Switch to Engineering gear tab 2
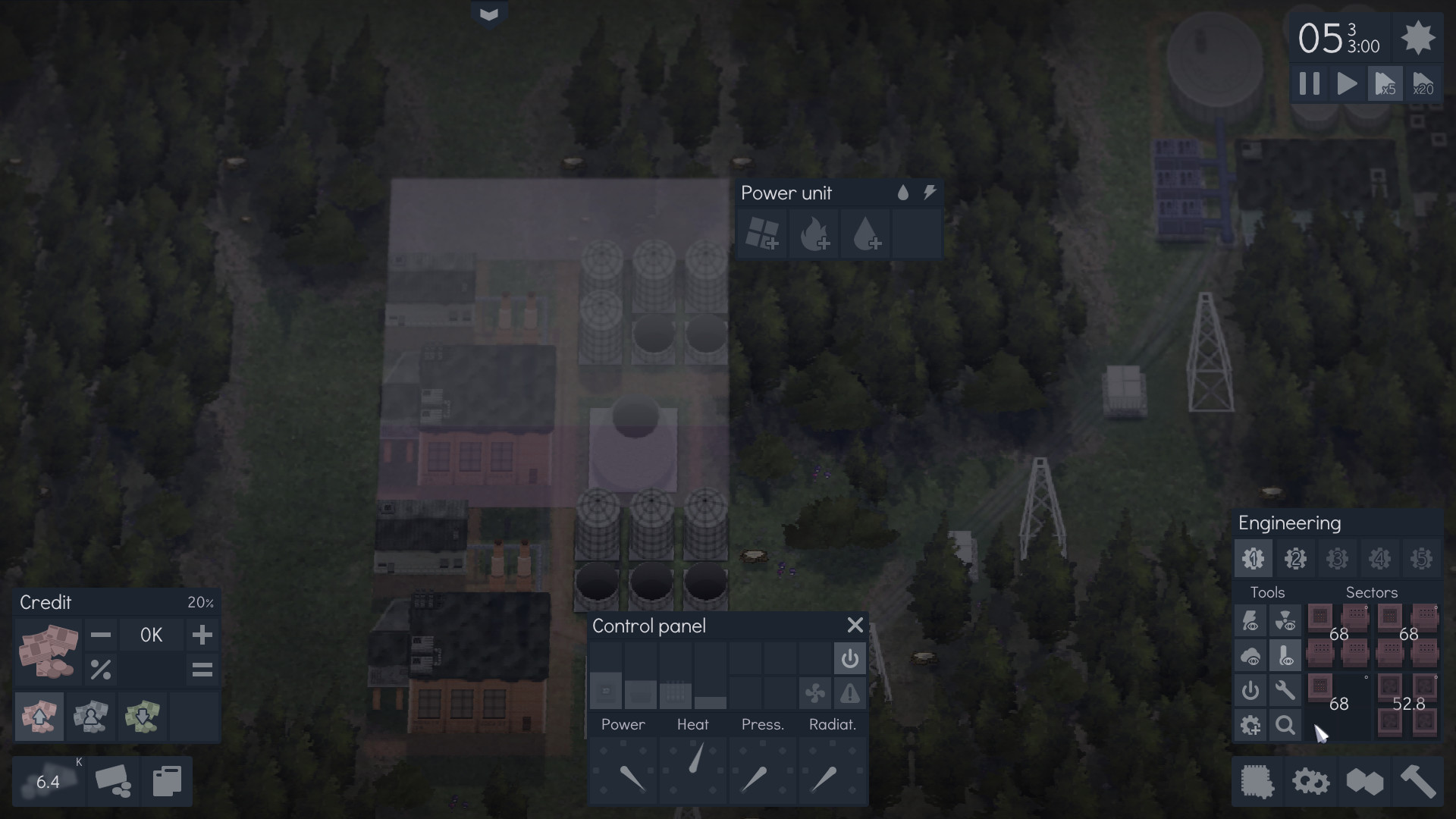Viewport: 1456px width, 819px height. [1294, 558]
